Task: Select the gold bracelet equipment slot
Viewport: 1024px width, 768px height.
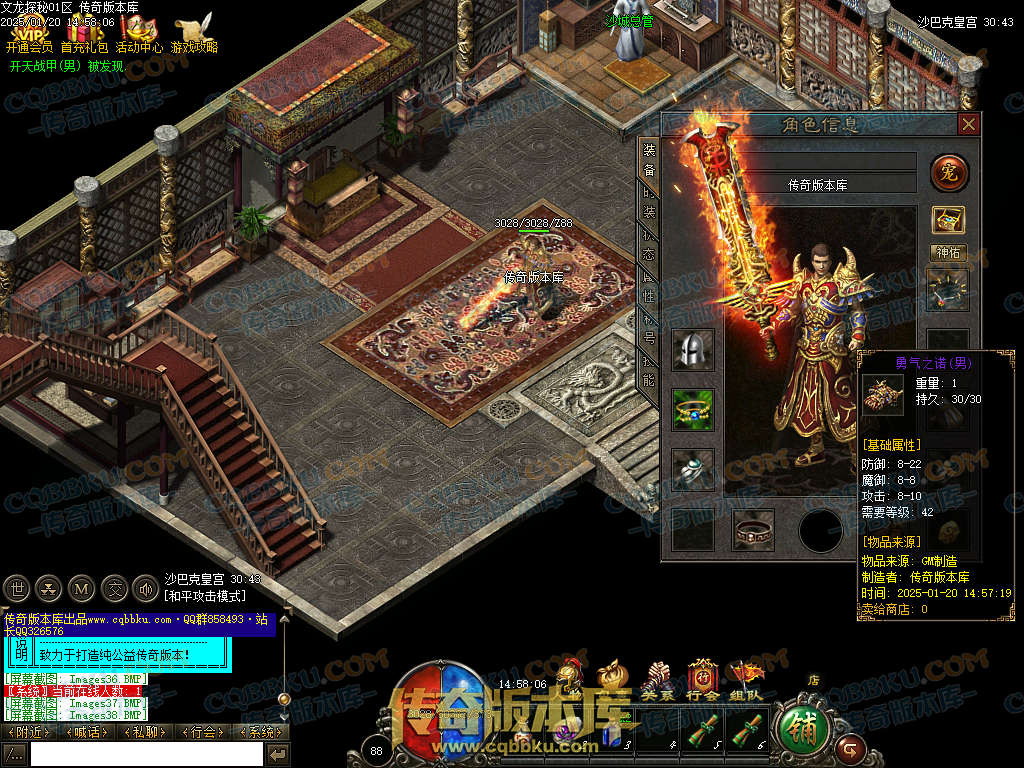Action: (x=693, y=409)
